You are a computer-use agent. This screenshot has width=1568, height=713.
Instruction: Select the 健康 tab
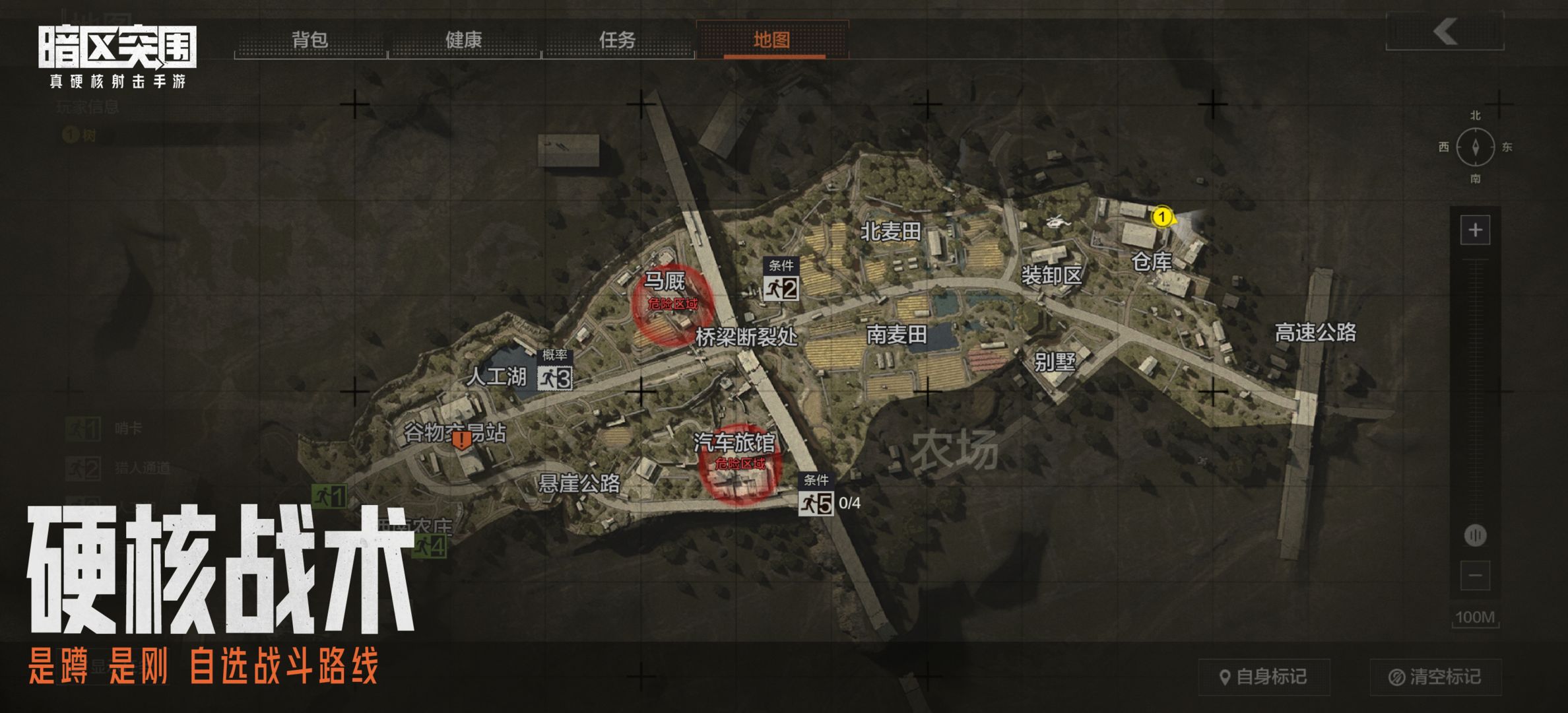tap(463, 42)
